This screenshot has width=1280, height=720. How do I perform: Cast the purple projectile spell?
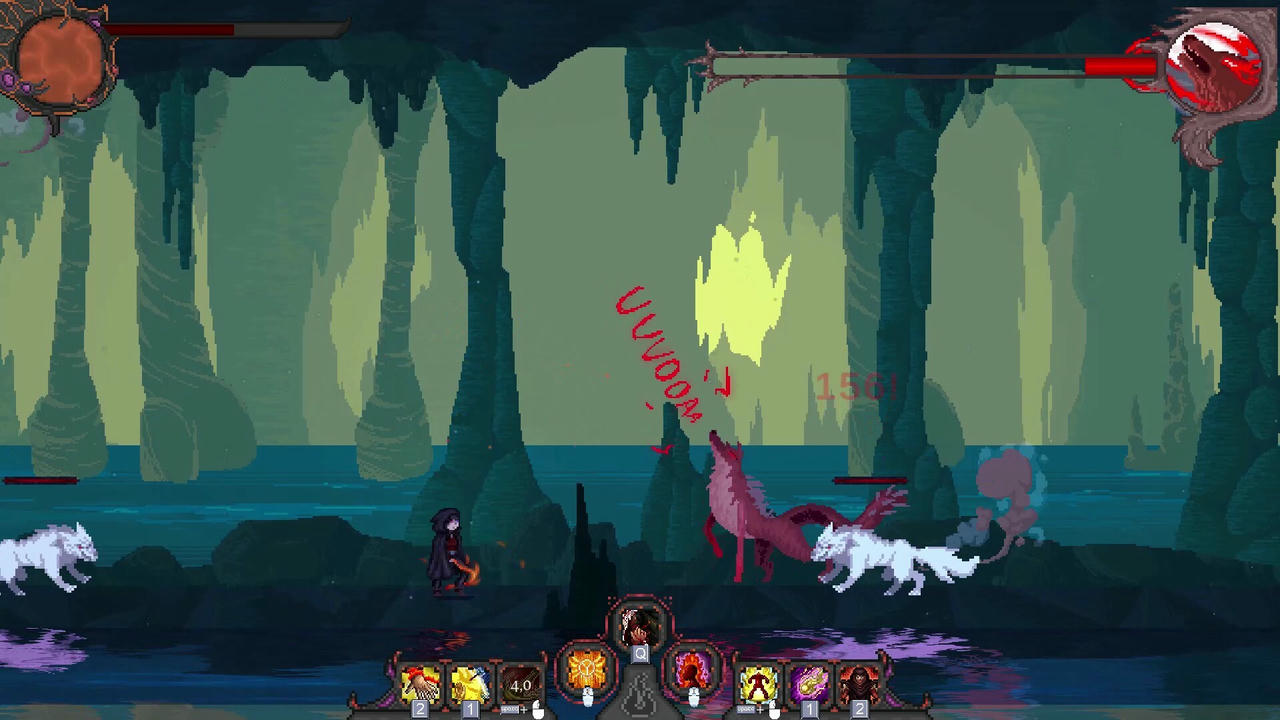[x=809, y=684]
